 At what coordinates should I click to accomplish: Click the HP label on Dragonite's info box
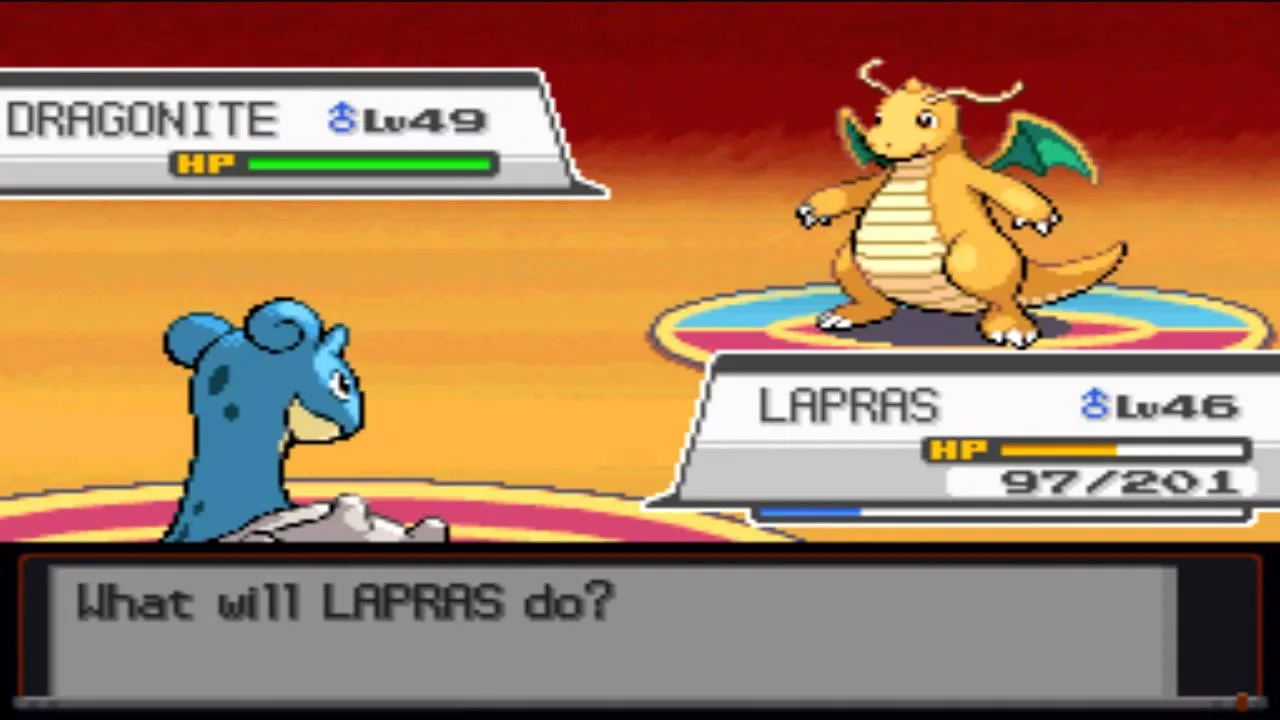[x=205, y=164]
